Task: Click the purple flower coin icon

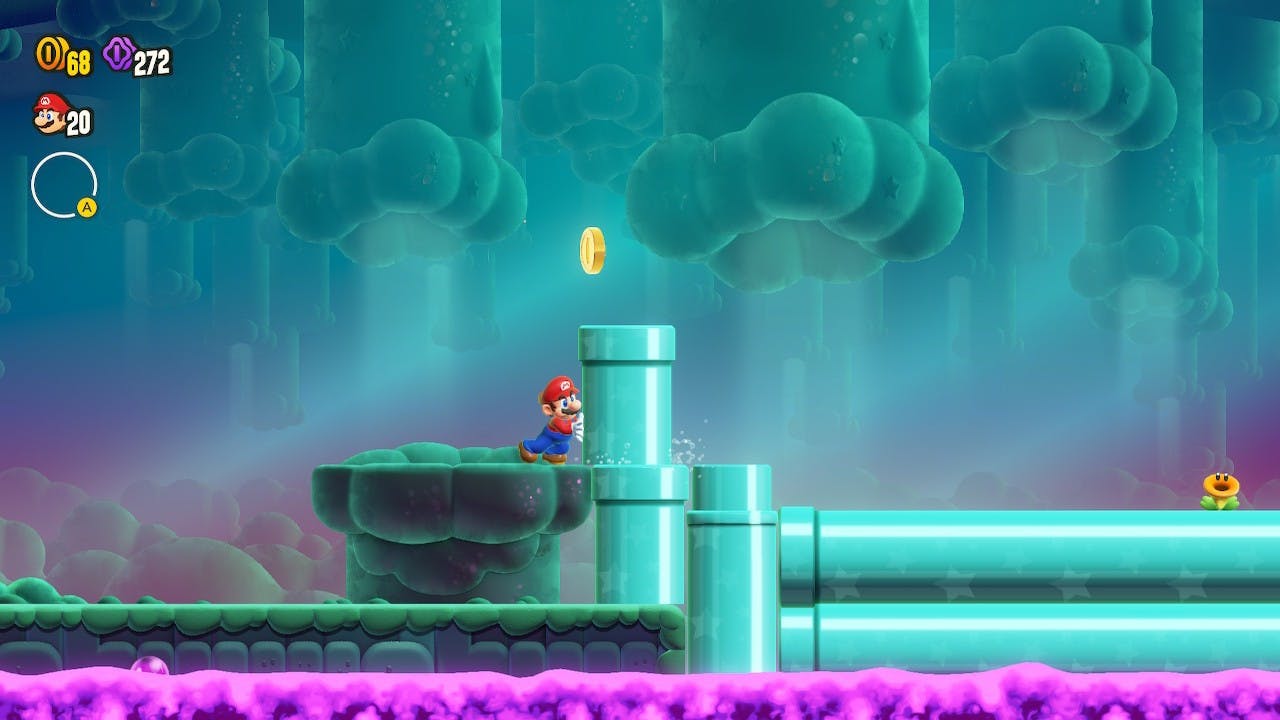Action: [118, 54]
